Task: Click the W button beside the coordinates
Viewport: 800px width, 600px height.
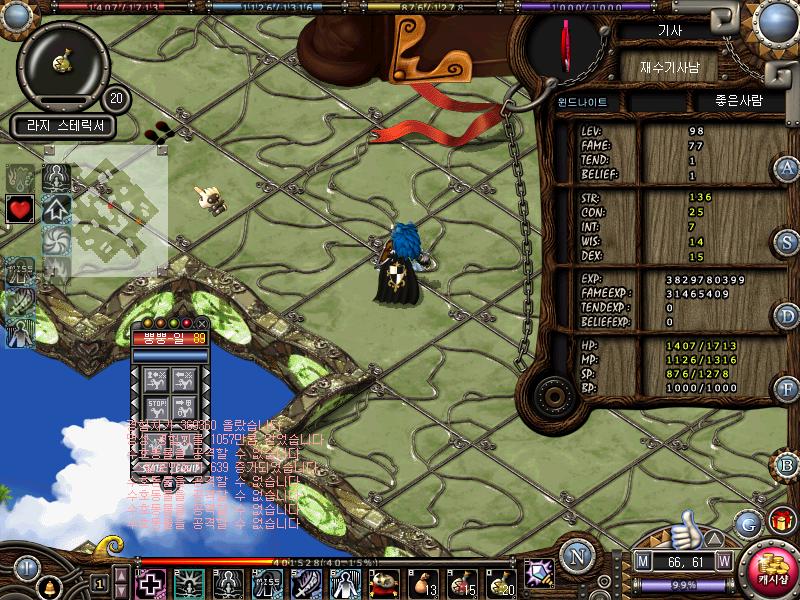Action: coord(723,561)
